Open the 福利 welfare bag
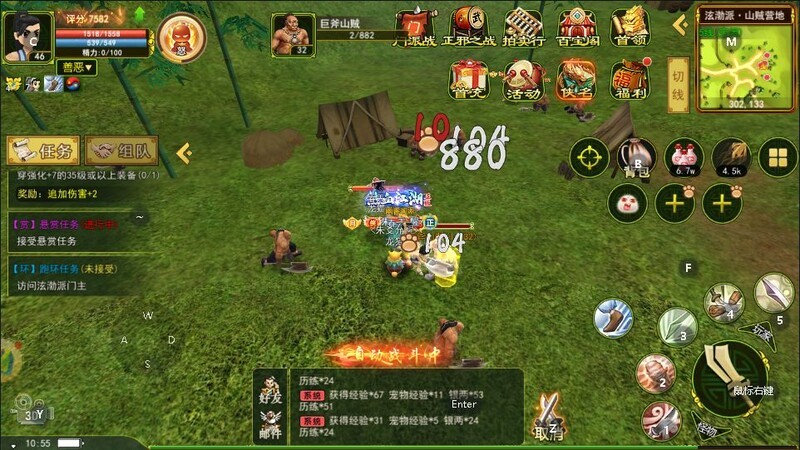Image resolution: width=800 pixels, height=450 pixels. [x=631, y=80]
